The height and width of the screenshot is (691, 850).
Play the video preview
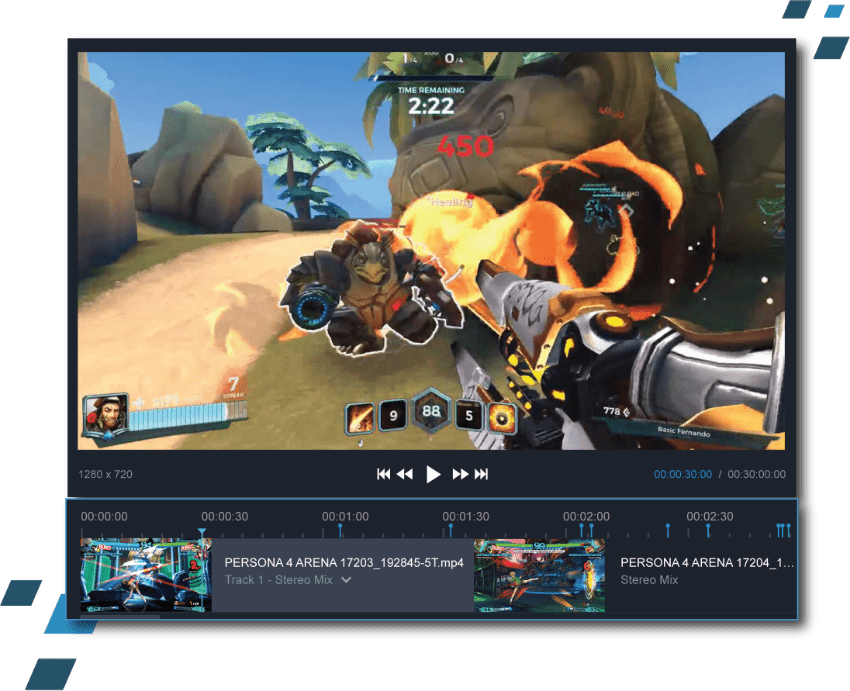(x=433, y=474)
